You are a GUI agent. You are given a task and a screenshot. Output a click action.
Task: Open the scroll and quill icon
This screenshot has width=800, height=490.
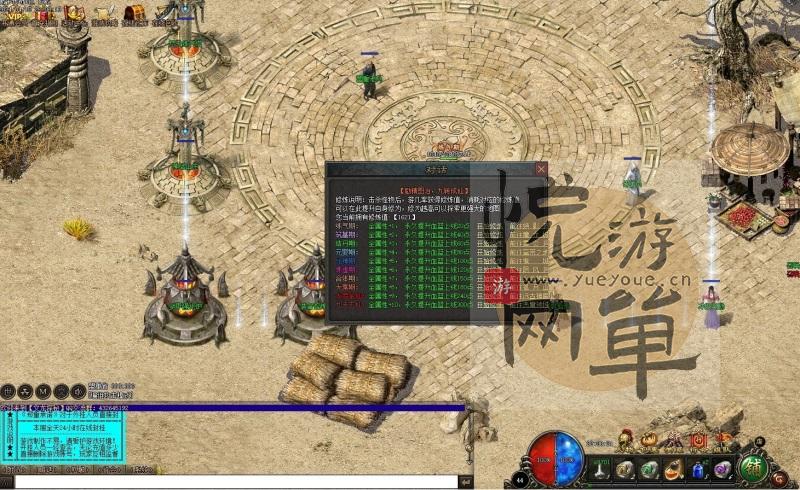104,14
